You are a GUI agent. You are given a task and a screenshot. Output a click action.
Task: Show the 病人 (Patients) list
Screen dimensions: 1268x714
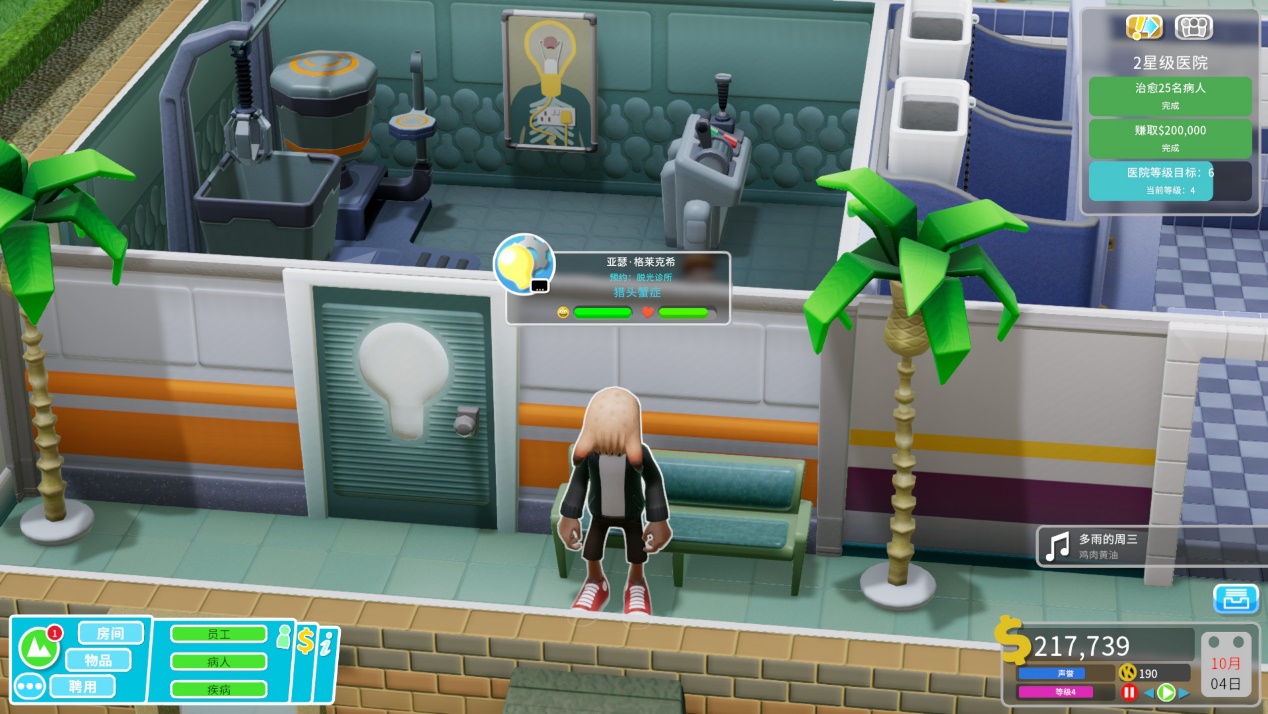(218, 661)
